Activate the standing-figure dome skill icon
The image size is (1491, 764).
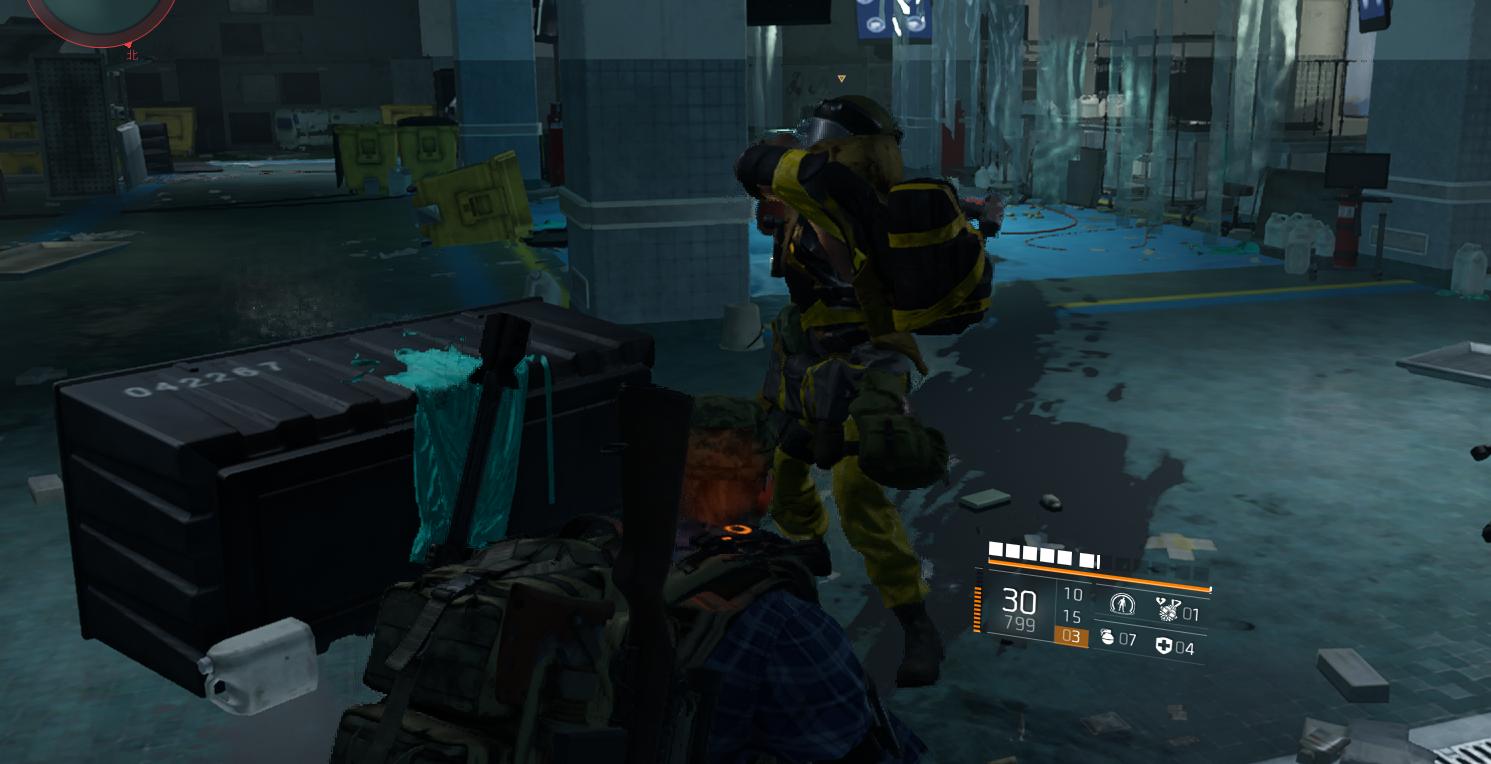1122,605
